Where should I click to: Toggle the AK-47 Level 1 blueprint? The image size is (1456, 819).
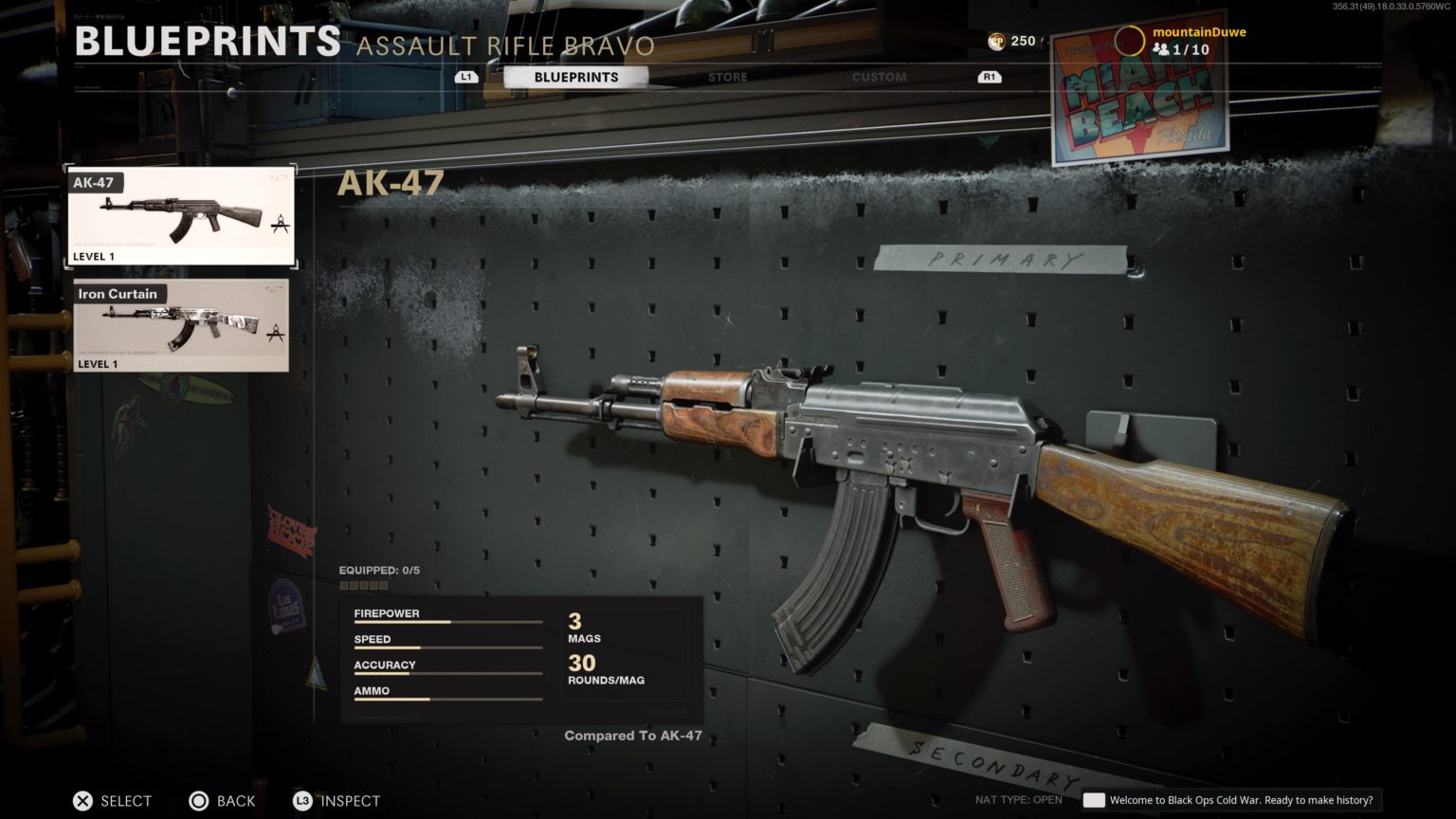pyautogui.click(x=180, y=215)
